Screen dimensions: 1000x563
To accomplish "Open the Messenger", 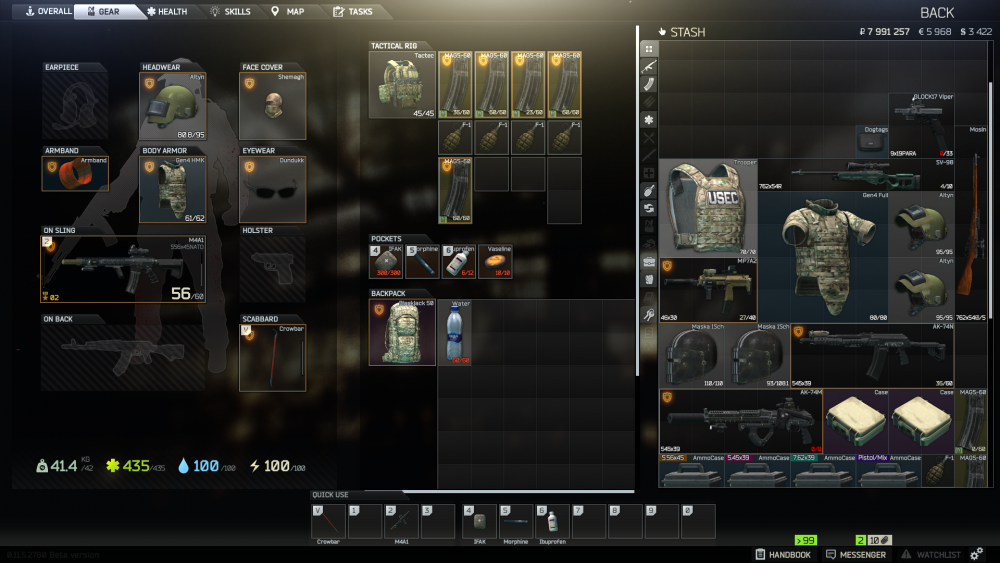I will point(855,554).
